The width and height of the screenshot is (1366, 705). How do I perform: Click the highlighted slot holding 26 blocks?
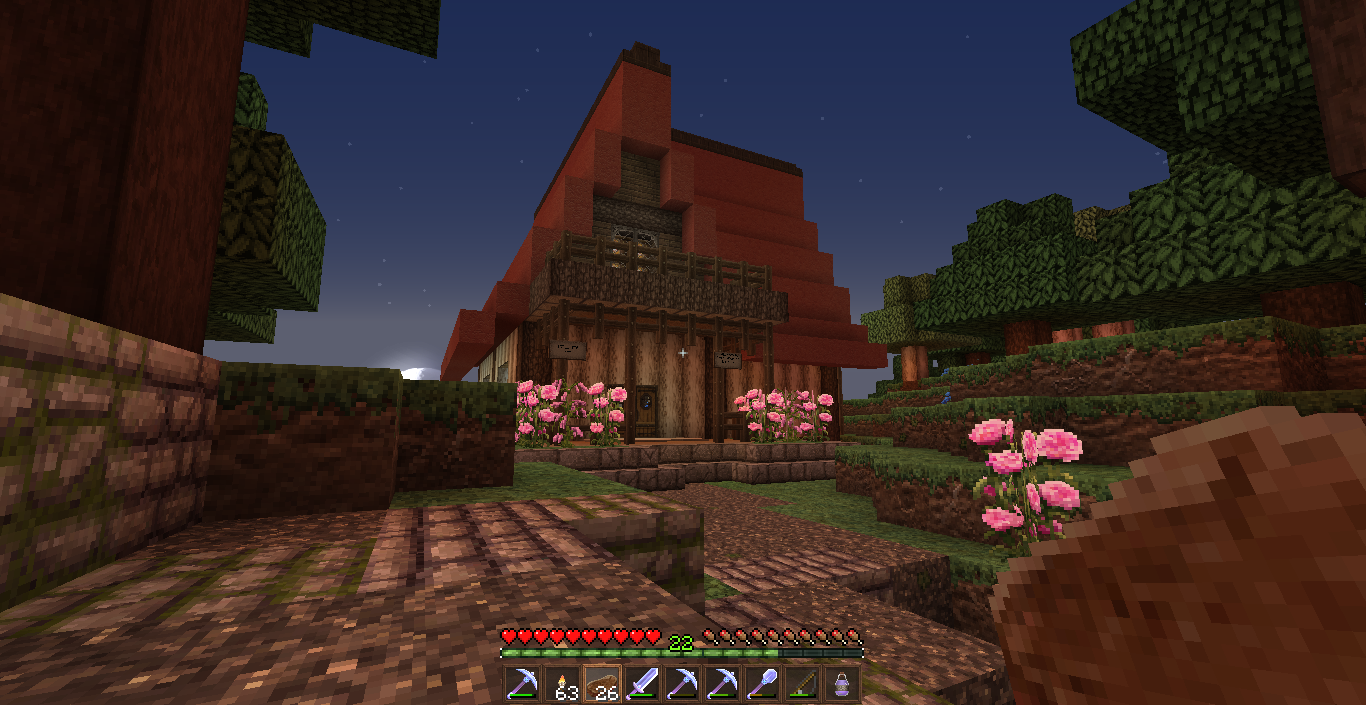point(602,684)
